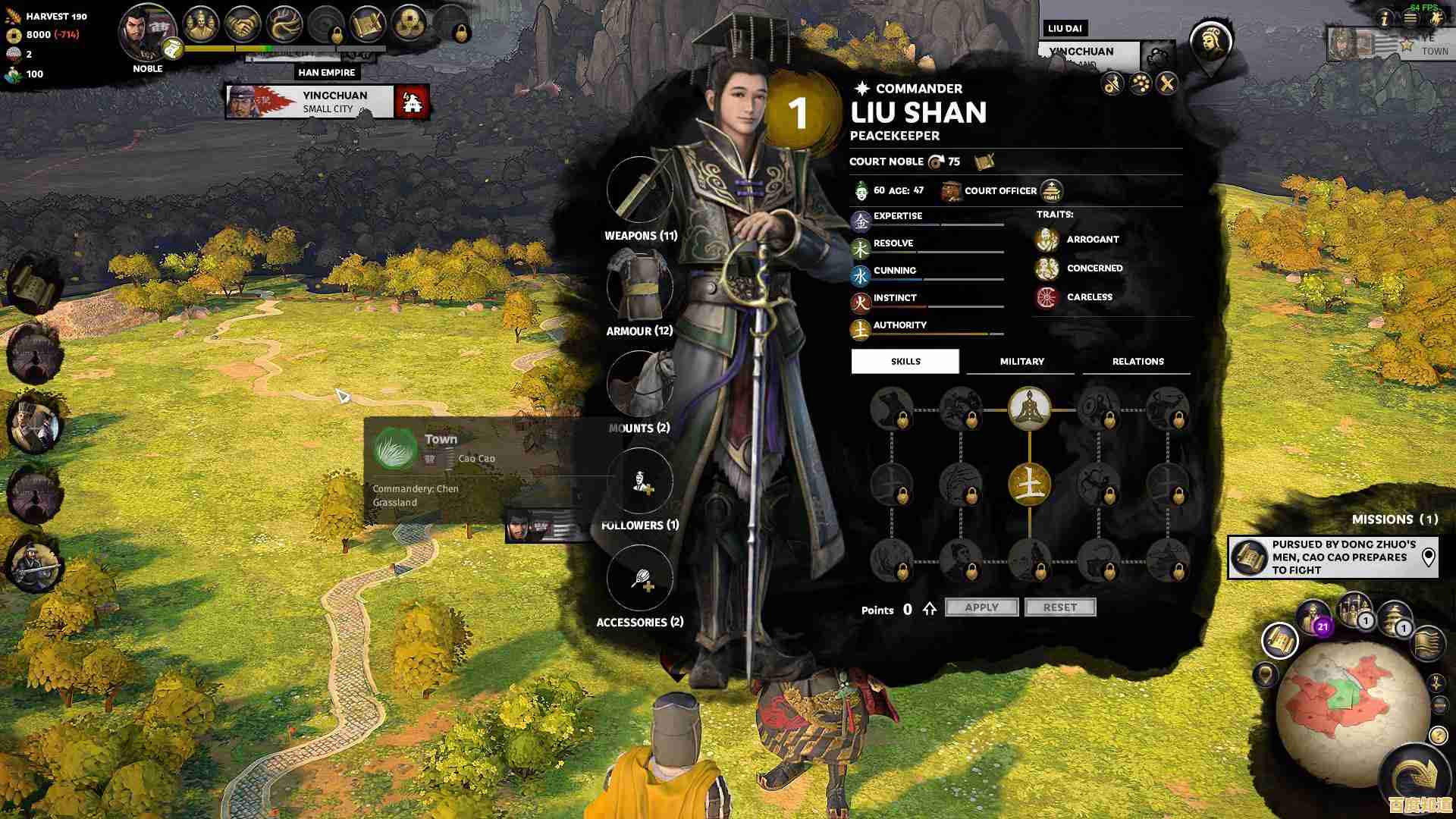Image resolution: width=1456 pixels, height=819 pixels.
Task: Switch to the Military tab
Action: point(1021,362)
